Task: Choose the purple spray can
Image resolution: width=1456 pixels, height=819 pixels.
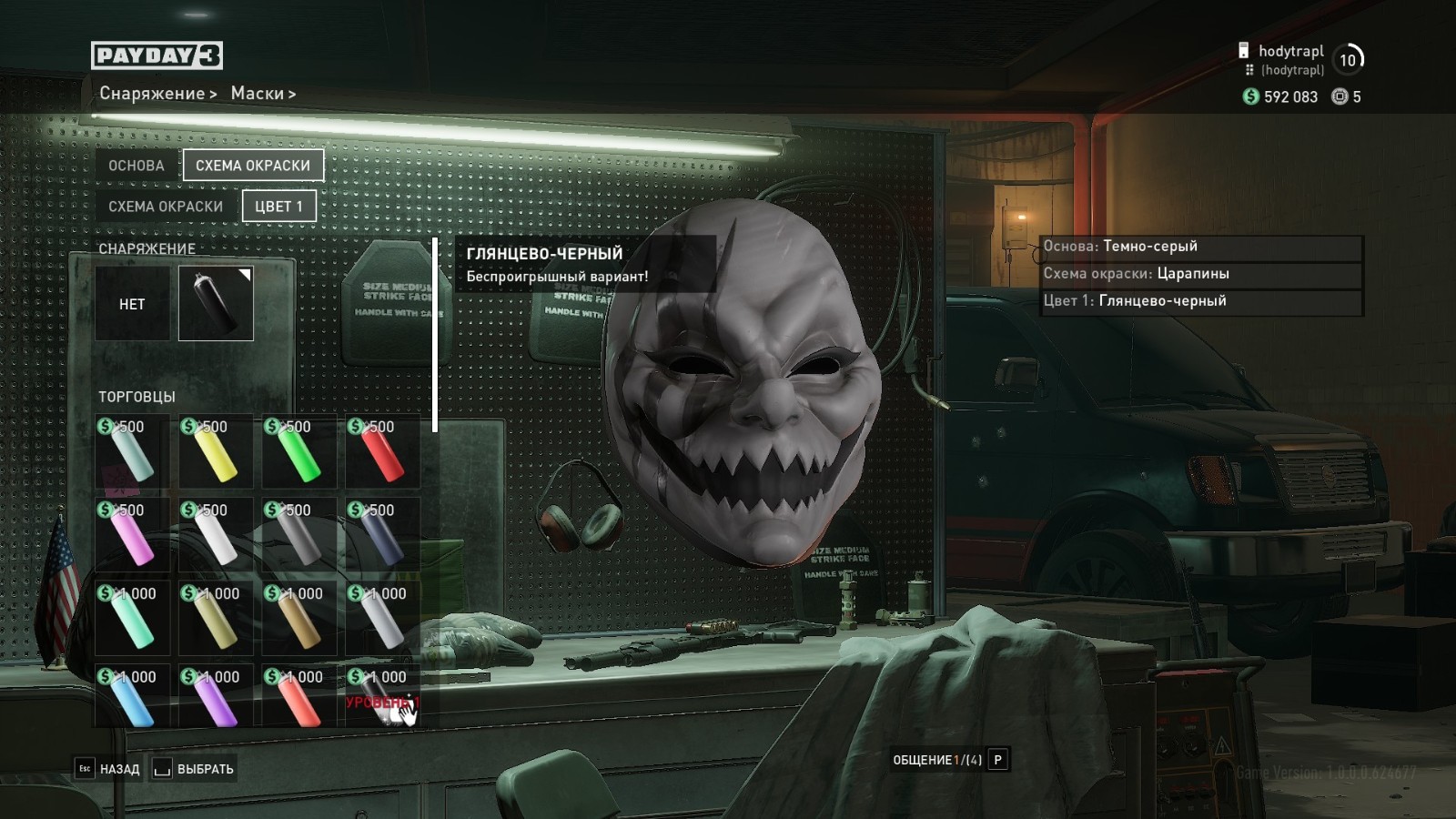Action: 216,700
